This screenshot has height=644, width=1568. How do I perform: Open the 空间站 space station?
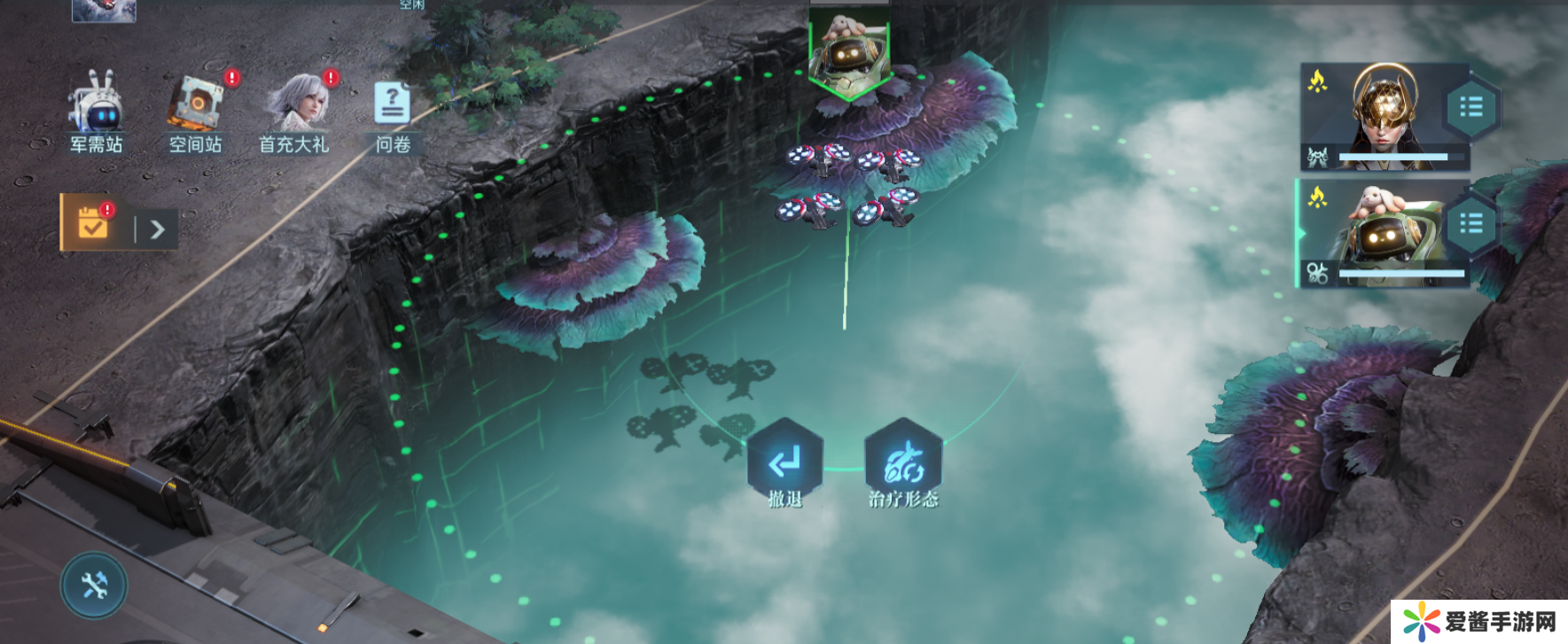196,112
